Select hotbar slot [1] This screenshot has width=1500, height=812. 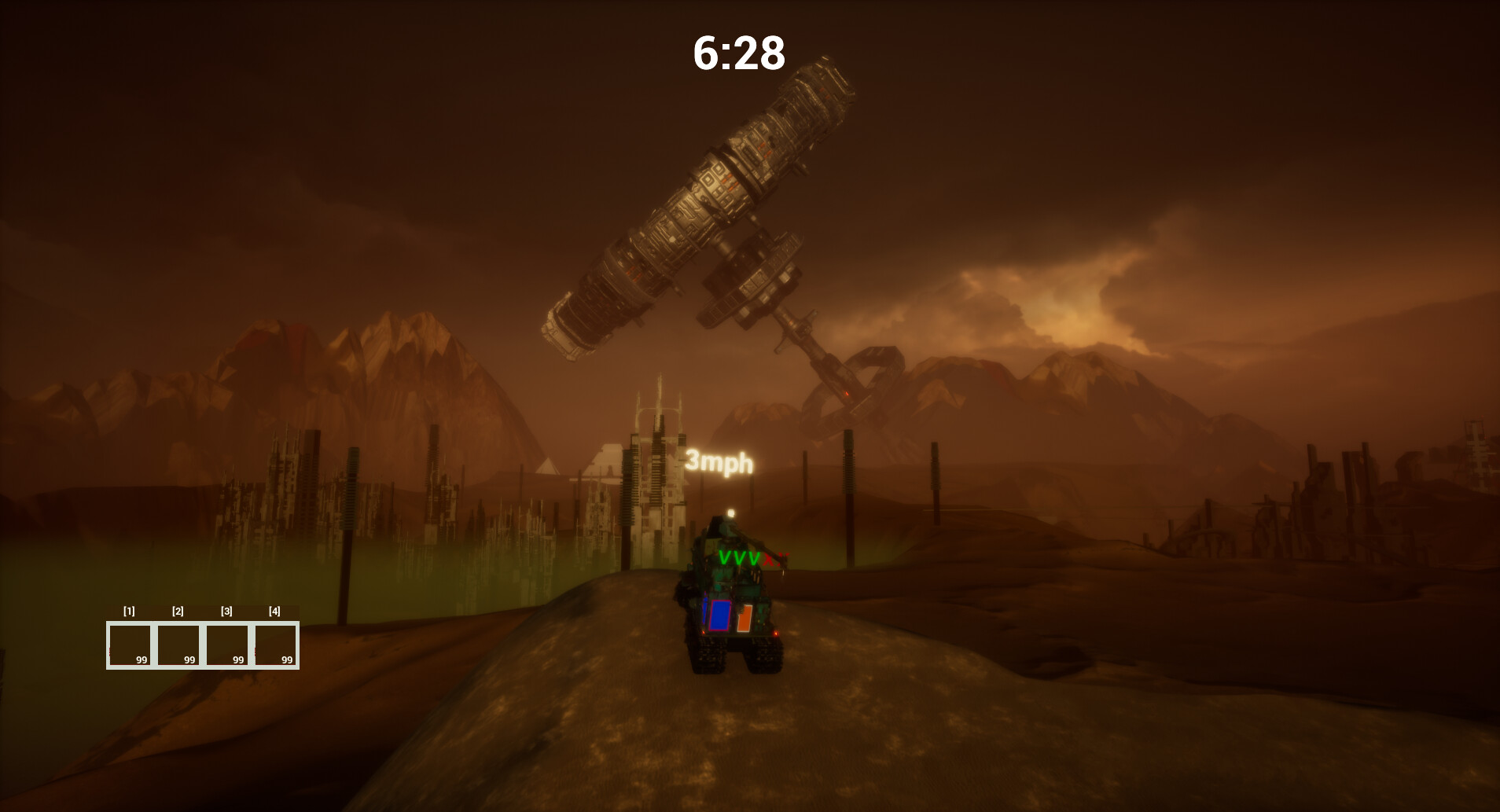coord(130,644)
